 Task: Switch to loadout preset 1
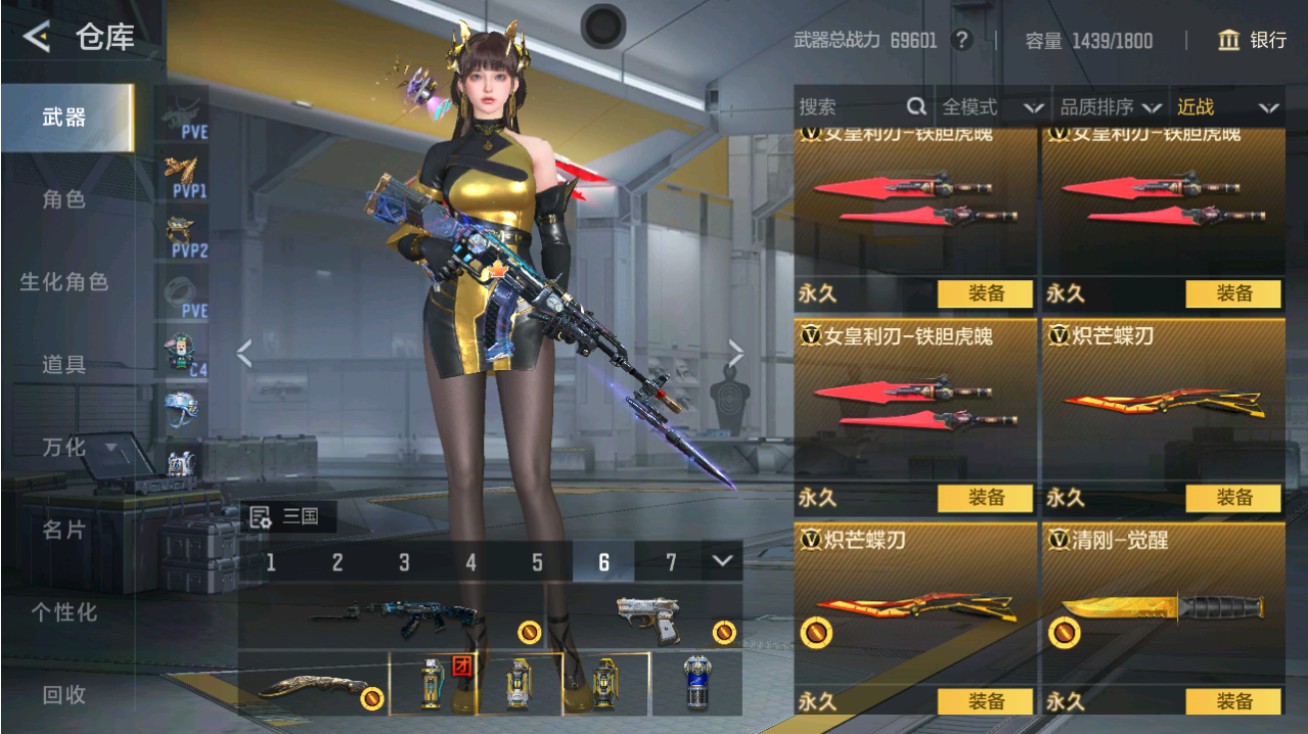tap(270, 563)
